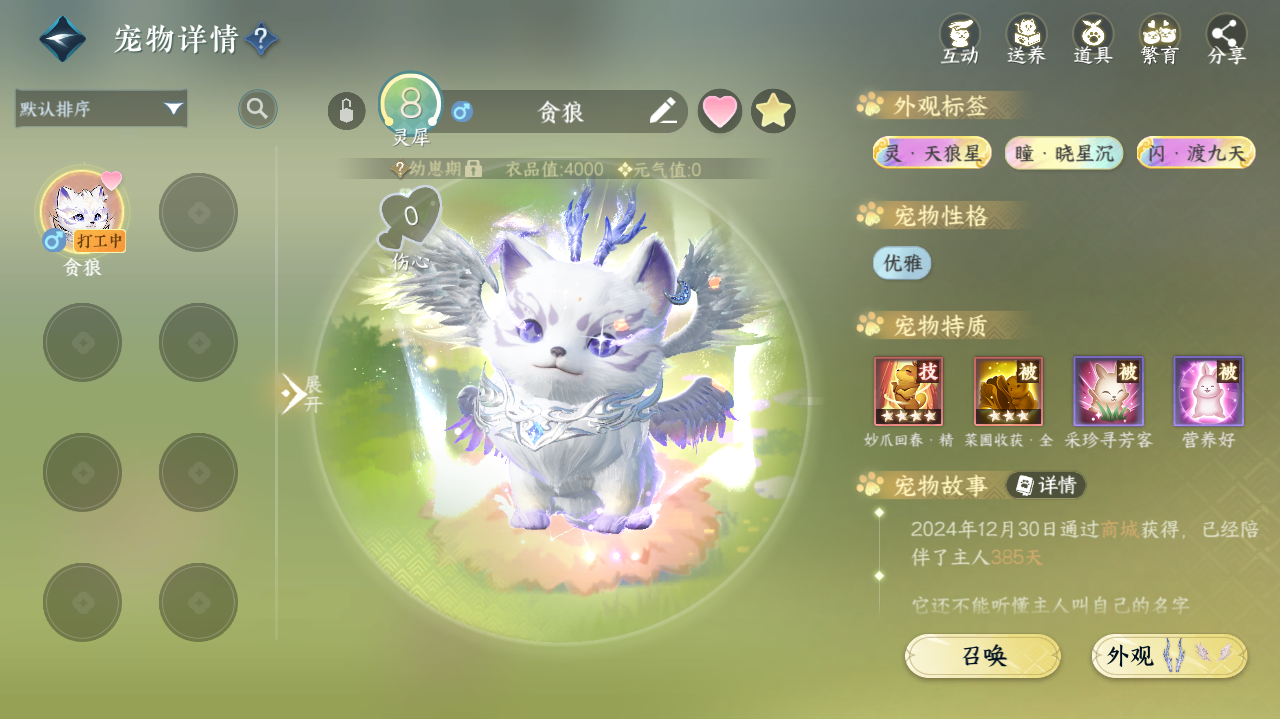Image resolution: width=1280 pixels, height=719 pixels.
Task: Open the 繁育 breeding menu
Action: pyautogui.click(x=1160, y=39)
